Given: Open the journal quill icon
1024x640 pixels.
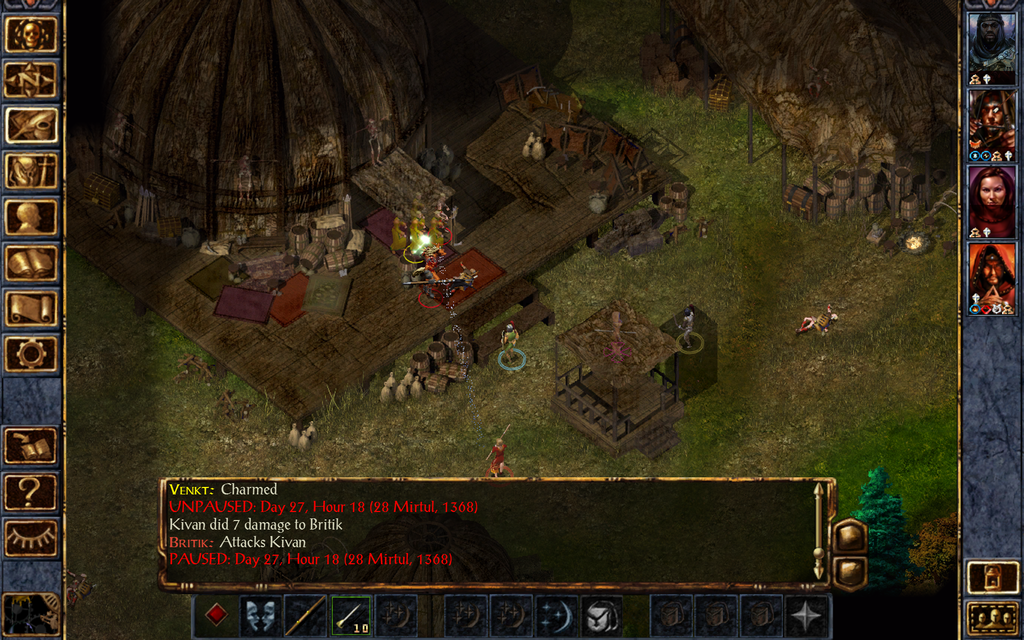Looking at the screenshot, I should click(x=30, y=125).
